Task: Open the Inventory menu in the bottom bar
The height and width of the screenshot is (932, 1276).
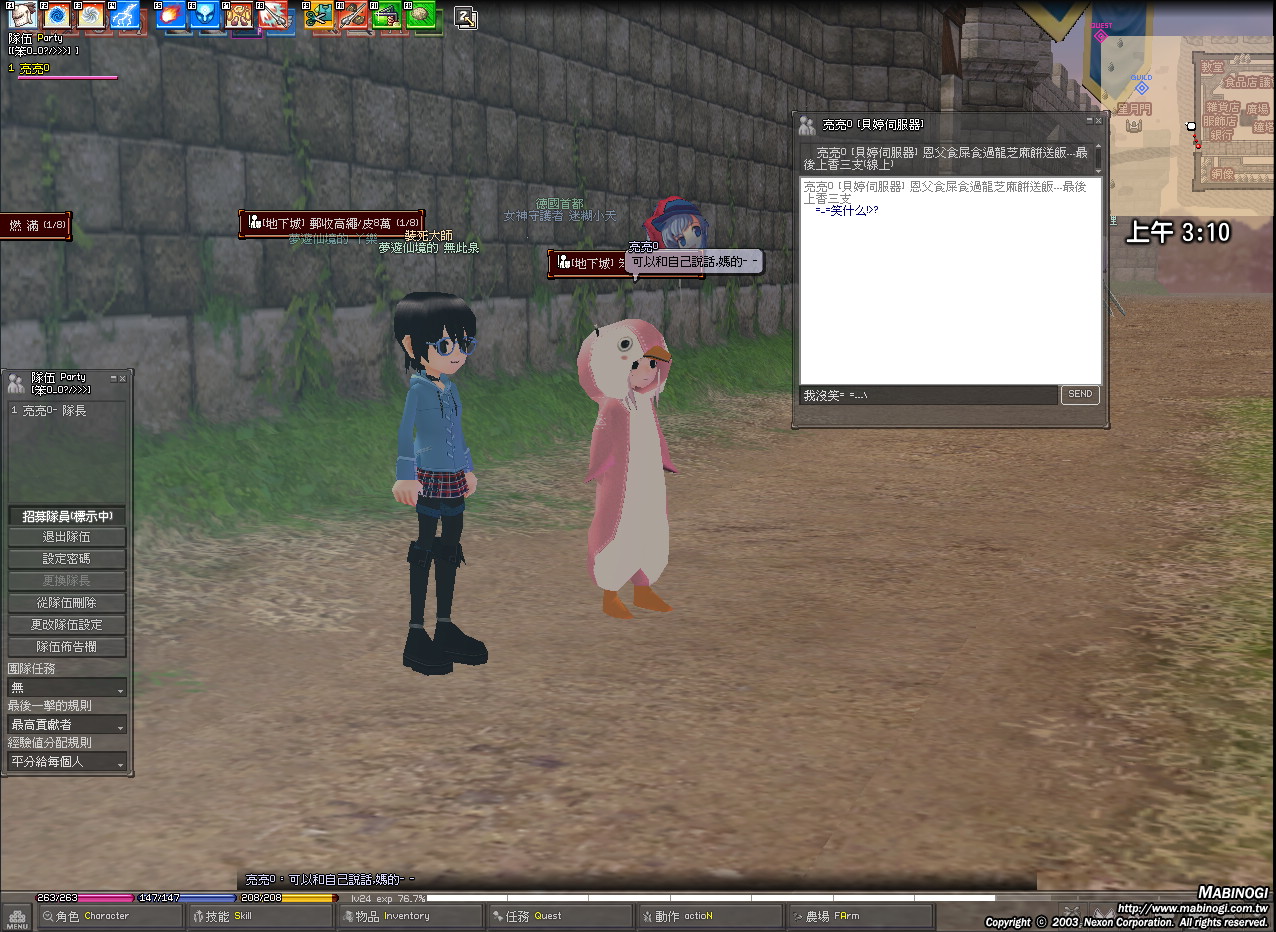Action: 408,916
